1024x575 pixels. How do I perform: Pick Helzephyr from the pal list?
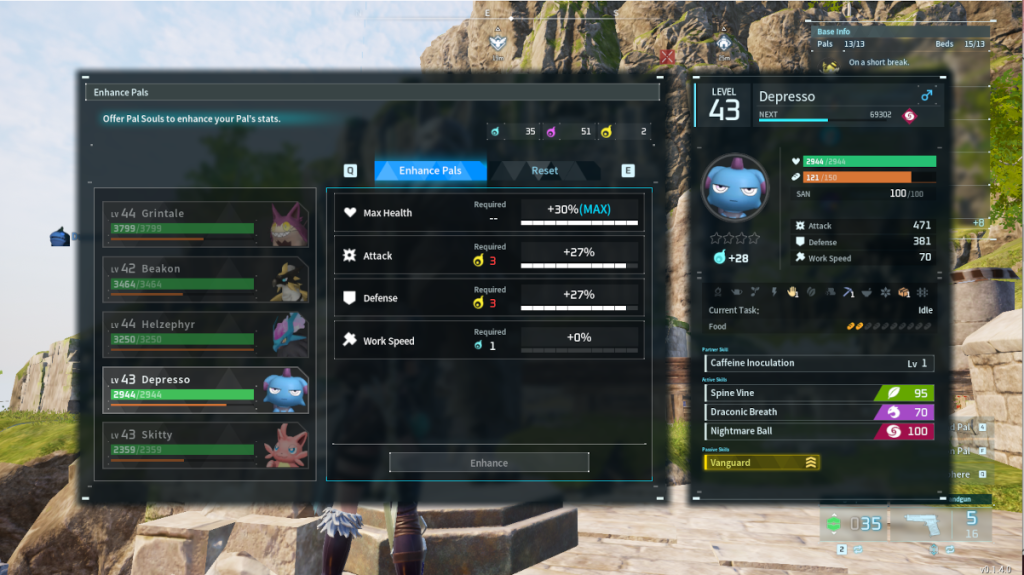click(x=205, y=334)
